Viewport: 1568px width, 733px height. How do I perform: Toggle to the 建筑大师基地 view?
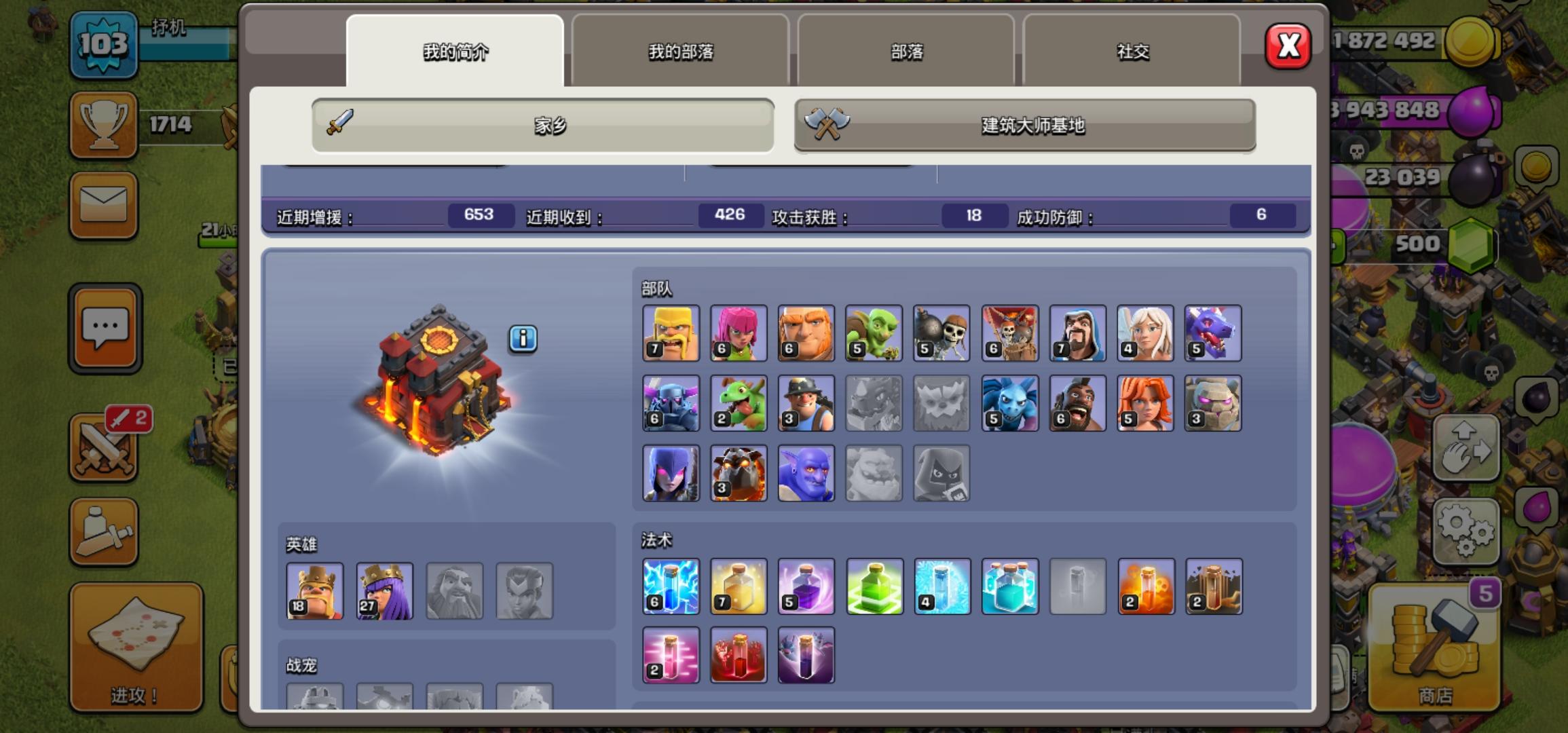(1024, 126)
